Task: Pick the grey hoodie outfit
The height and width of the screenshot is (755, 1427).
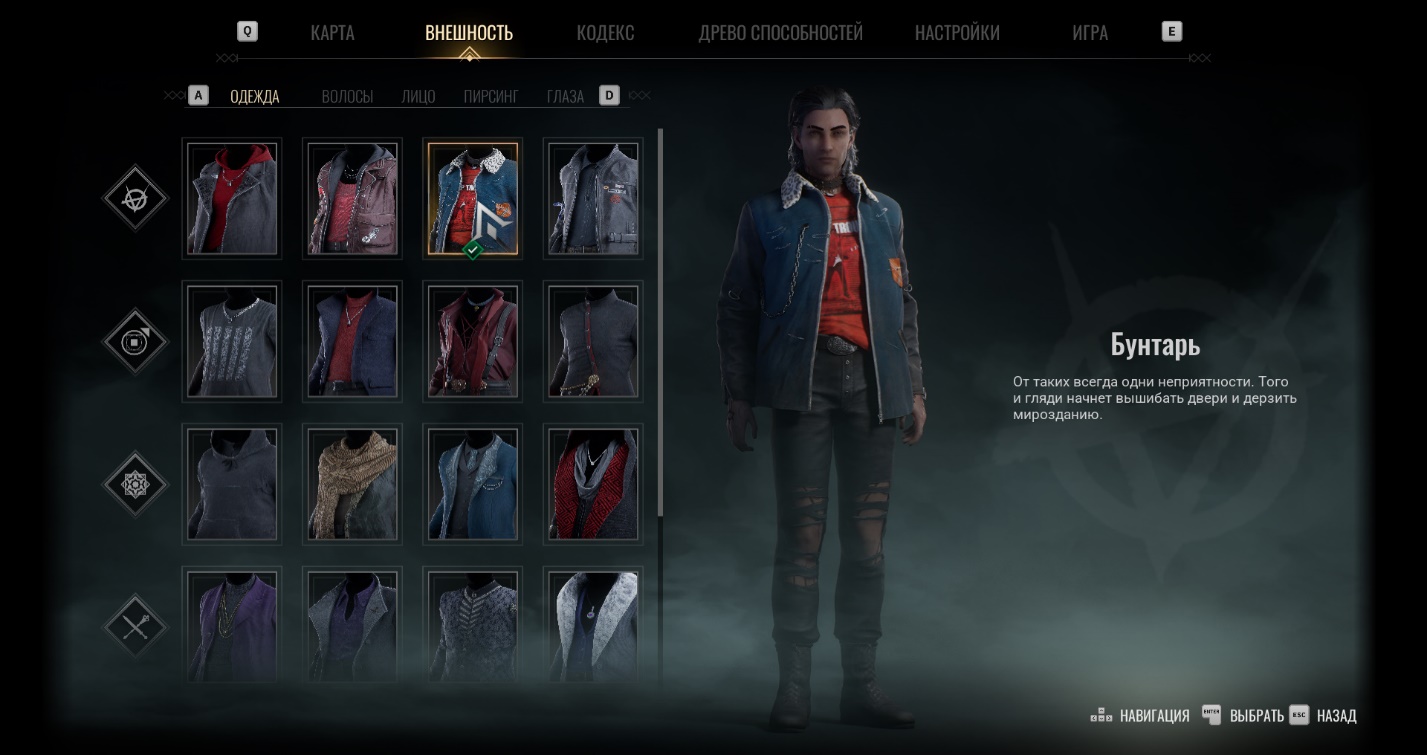Action: coord(232,484)
